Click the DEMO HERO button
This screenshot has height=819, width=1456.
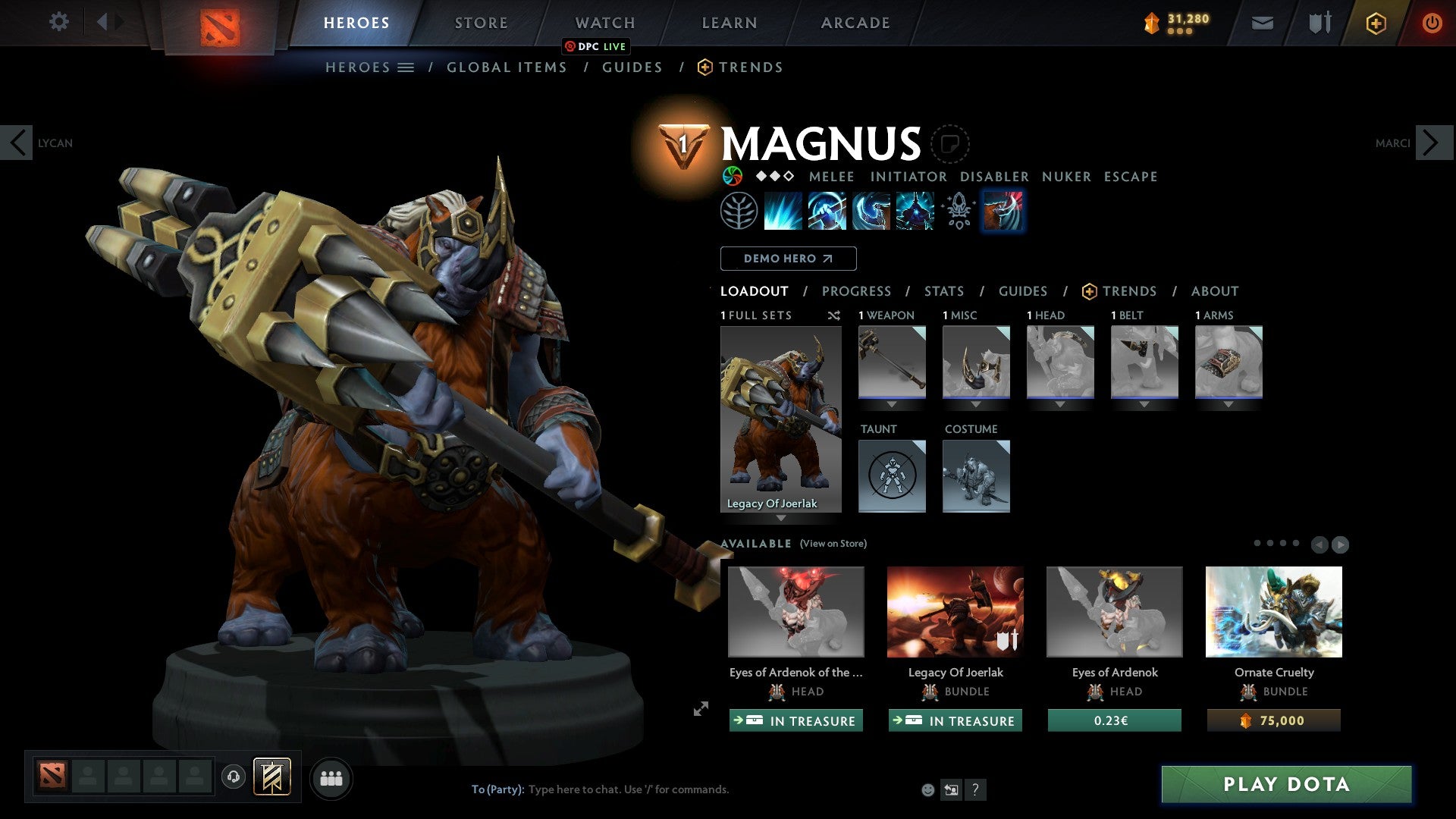(x=788, y=258)
